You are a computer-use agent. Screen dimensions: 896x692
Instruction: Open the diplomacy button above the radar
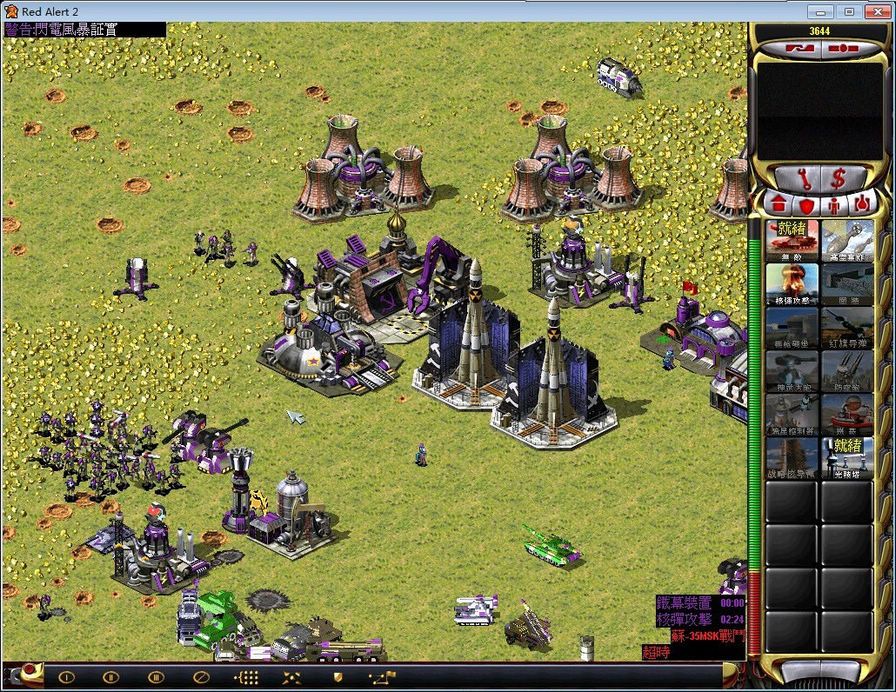point(798,46)
